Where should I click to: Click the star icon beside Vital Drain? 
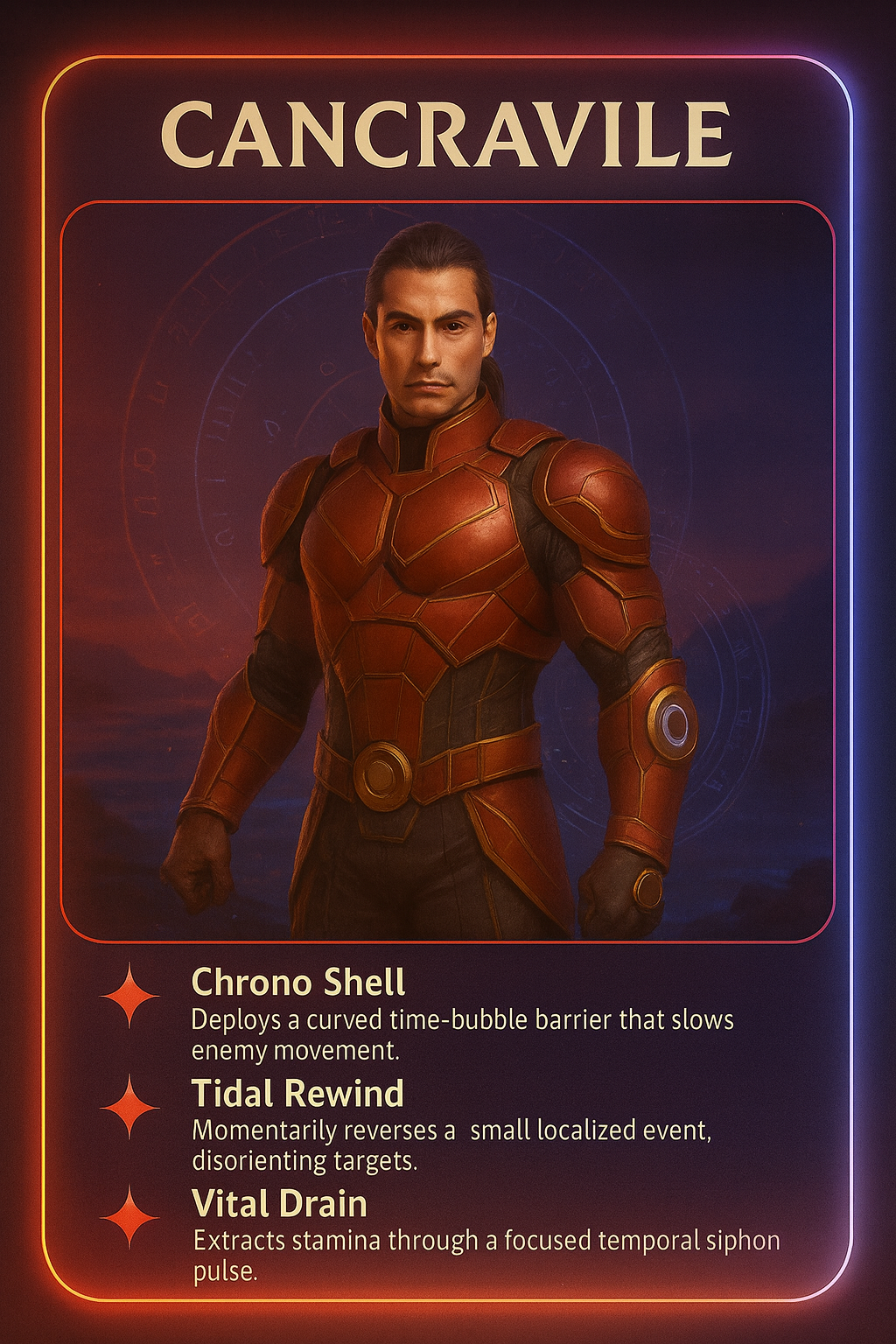pos(130,1217)
